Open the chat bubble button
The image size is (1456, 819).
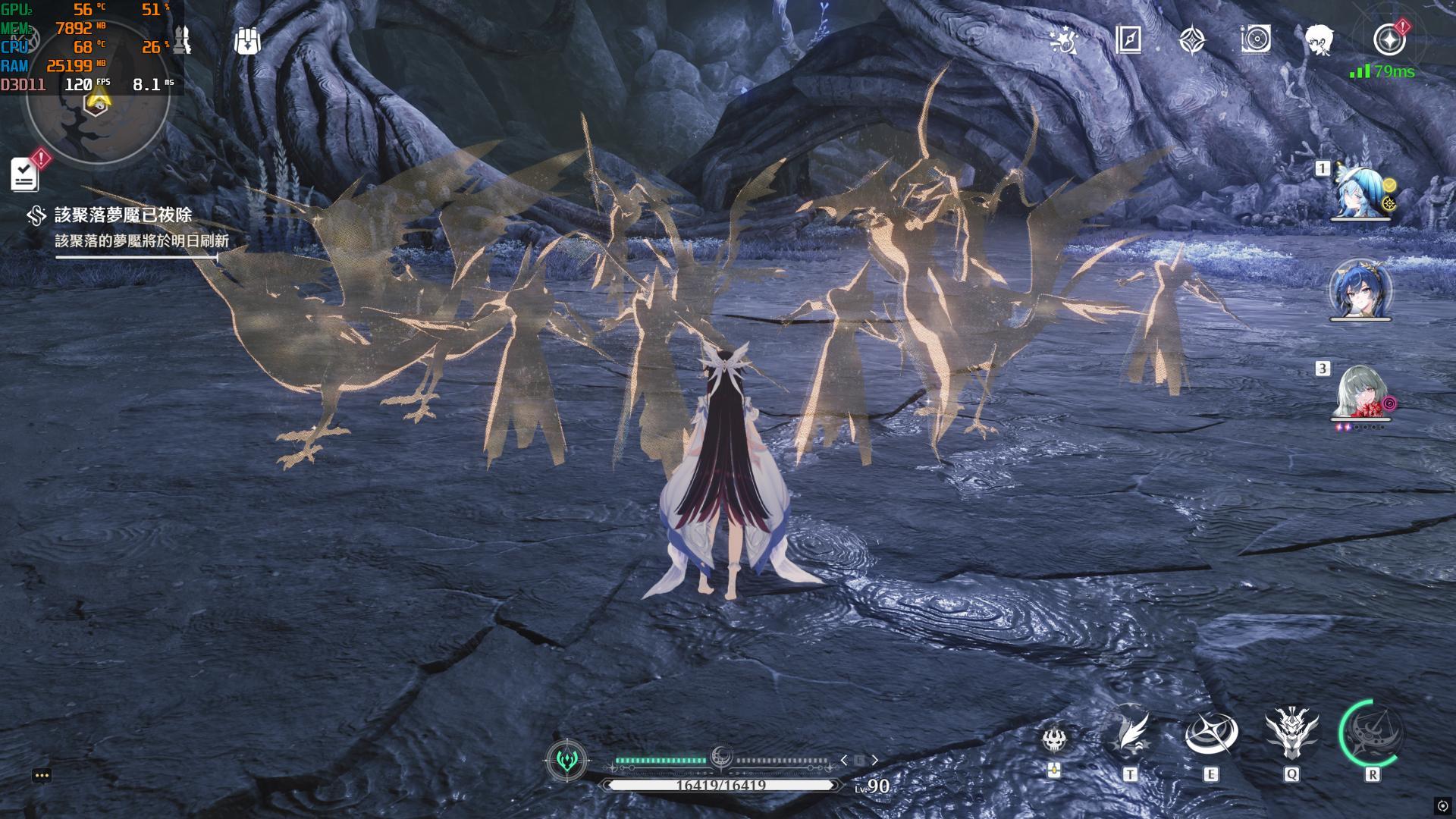pyautogui.click(x=42, y=775)
